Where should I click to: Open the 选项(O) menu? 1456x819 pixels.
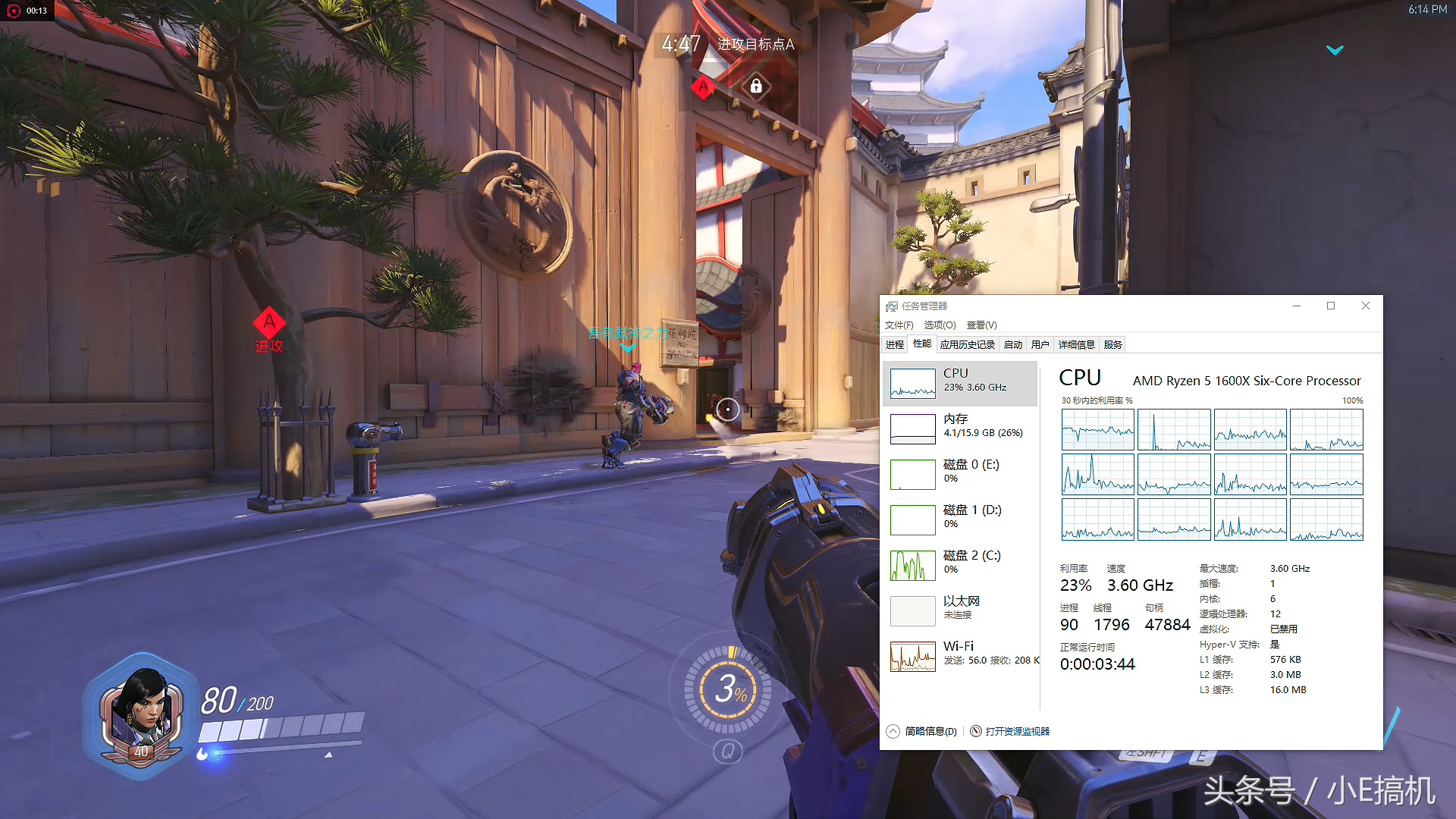[940, 325]
